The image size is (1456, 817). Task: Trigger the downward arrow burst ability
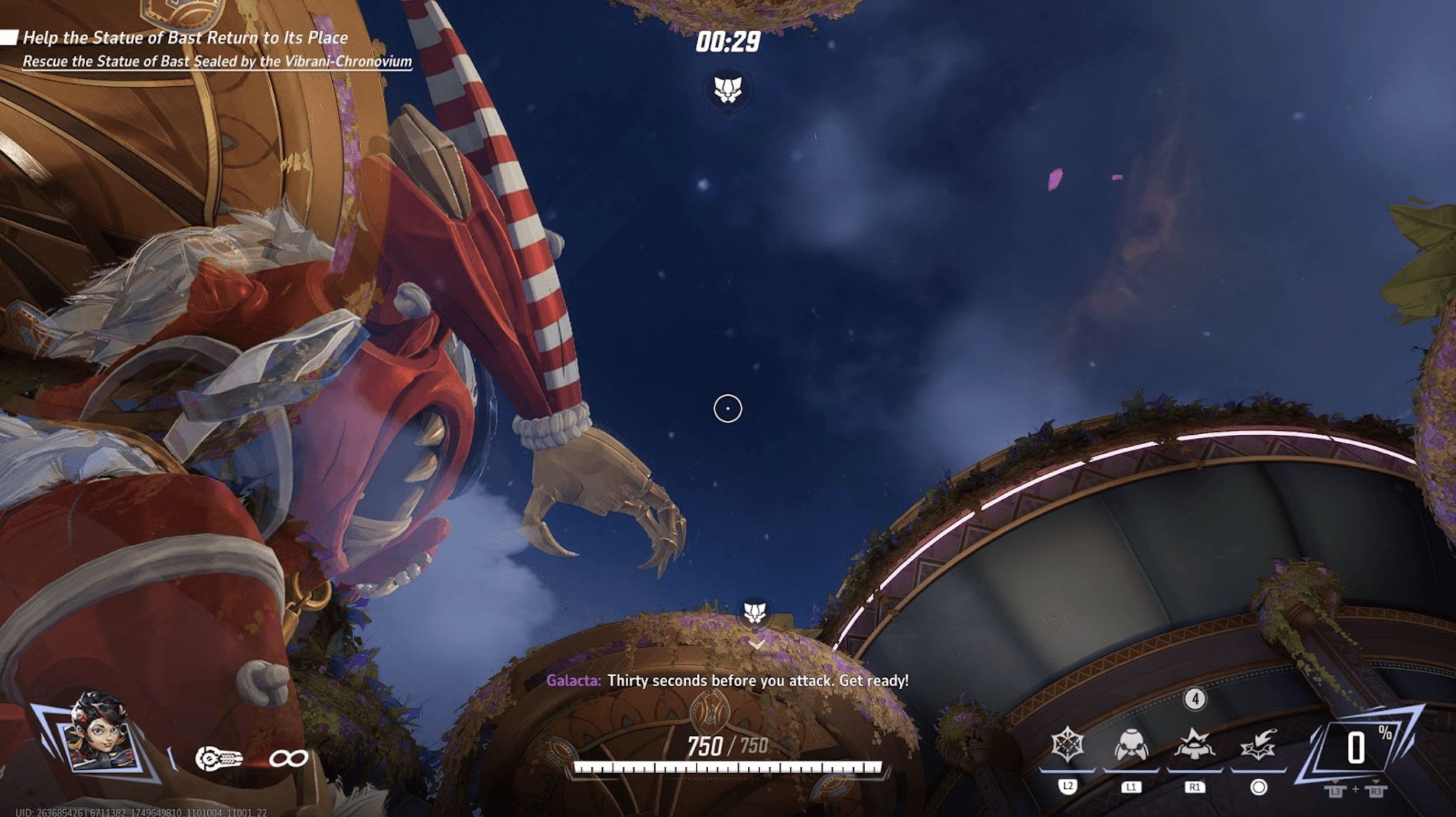point(1258,746)
